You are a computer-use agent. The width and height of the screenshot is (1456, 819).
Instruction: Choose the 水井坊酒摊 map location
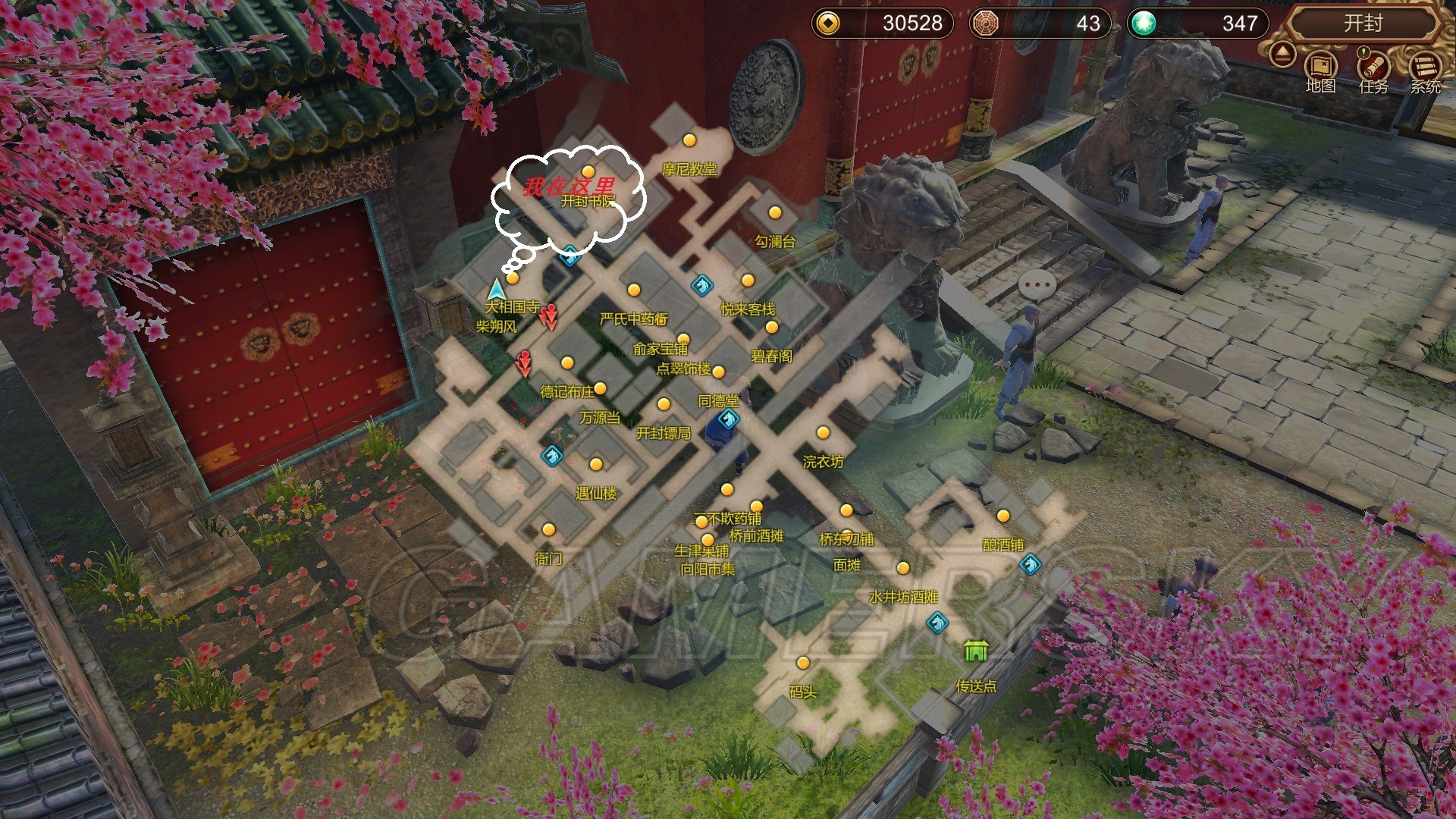902,569
